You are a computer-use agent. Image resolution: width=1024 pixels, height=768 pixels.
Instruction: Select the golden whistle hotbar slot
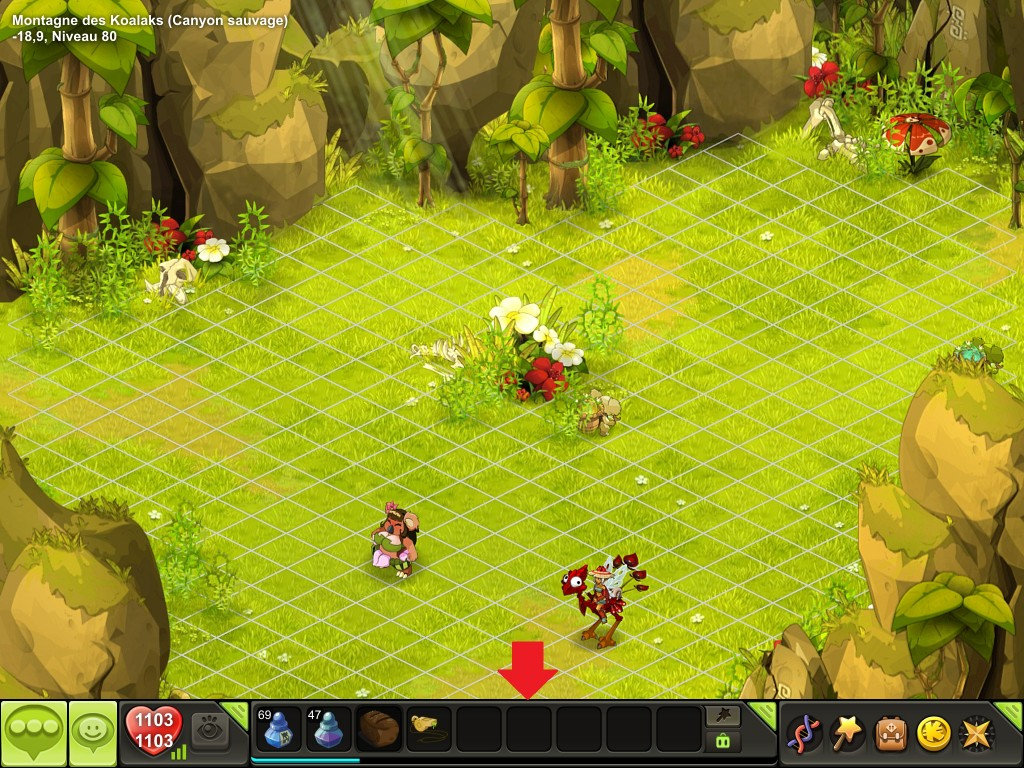click(x=429, y=729)
